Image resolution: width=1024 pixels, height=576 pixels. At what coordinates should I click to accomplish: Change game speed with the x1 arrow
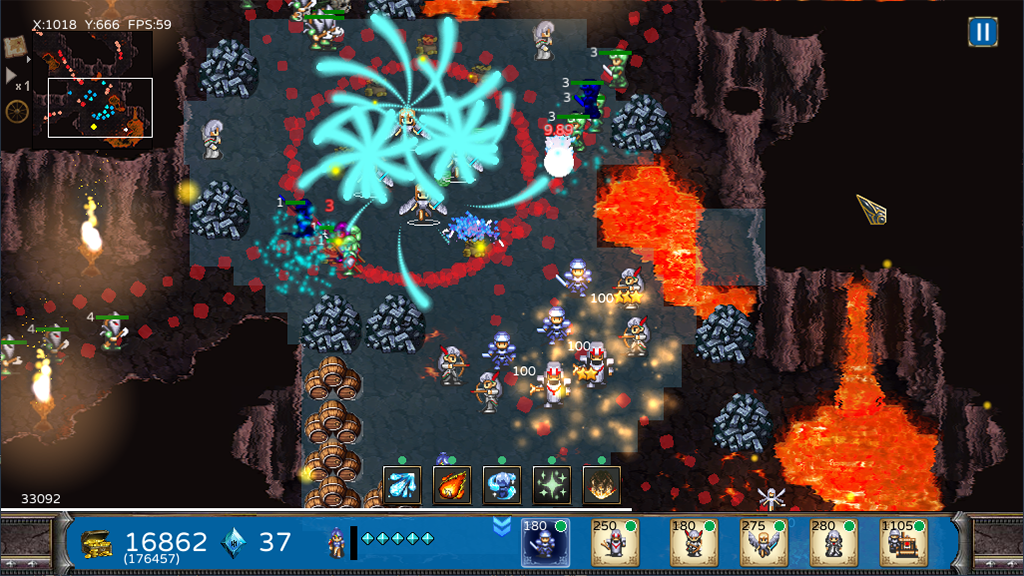[13, 75]
